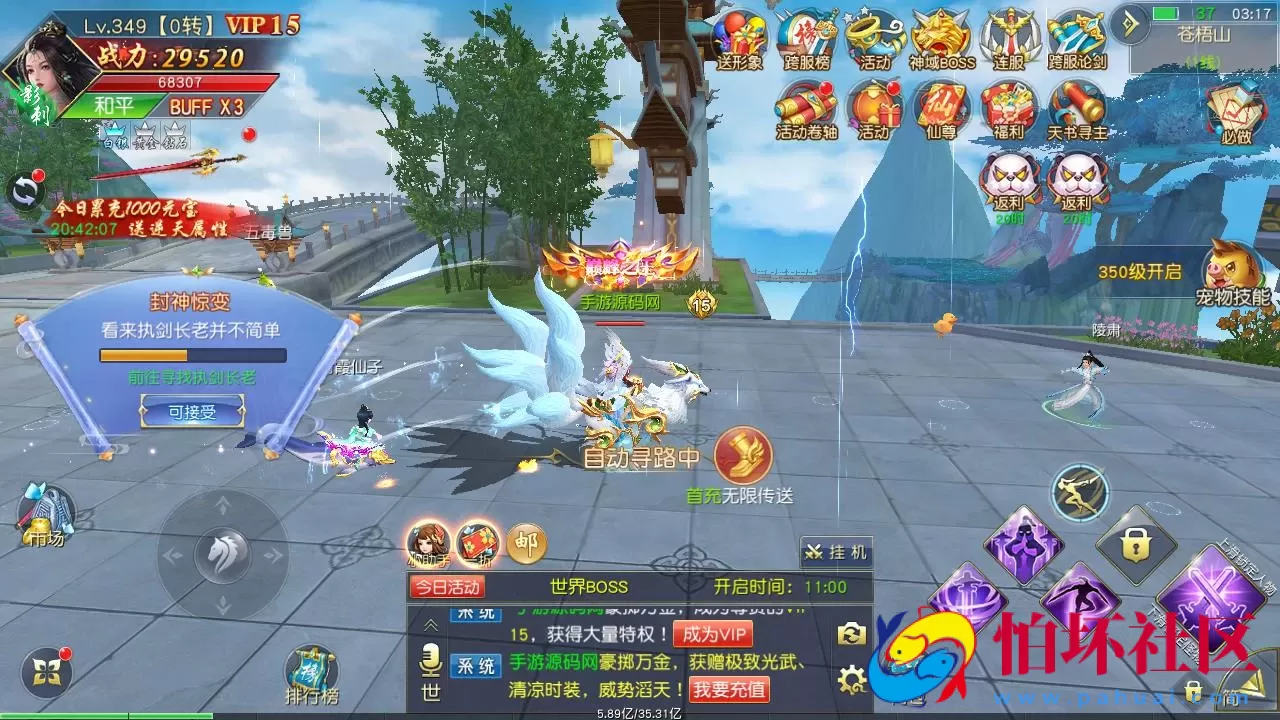Screen dimensions: 1280x720
Task: Click the 成为VIP button in chat
Action: click(x=713, y=633)
